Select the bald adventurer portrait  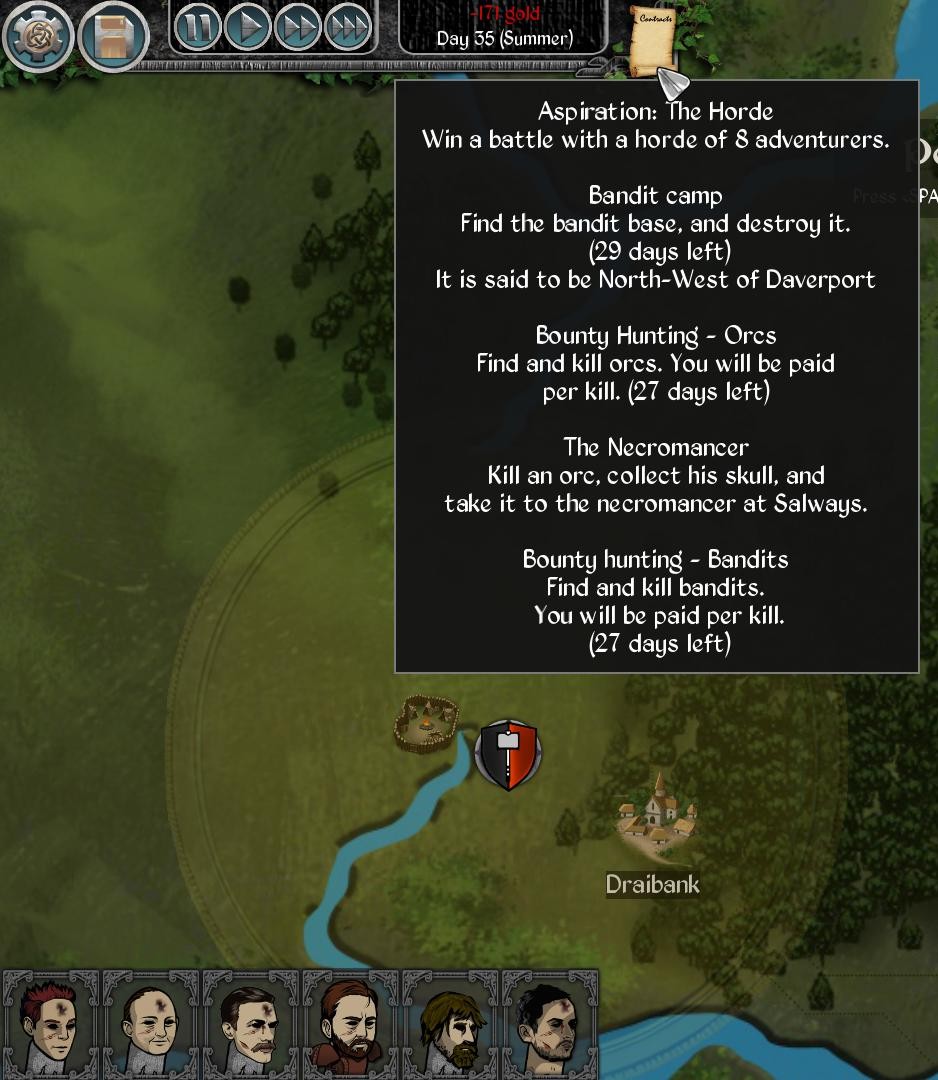click(151, 1024)
